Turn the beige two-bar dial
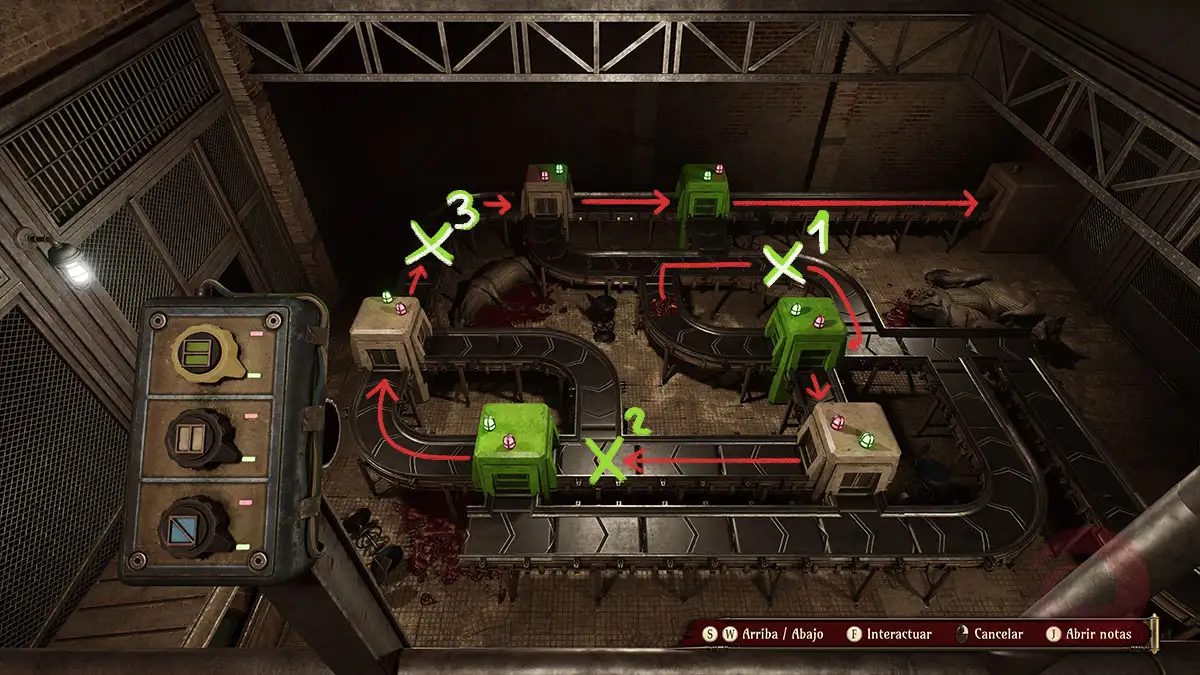The height and width of the screenshot is (675, 1200). 189,438
